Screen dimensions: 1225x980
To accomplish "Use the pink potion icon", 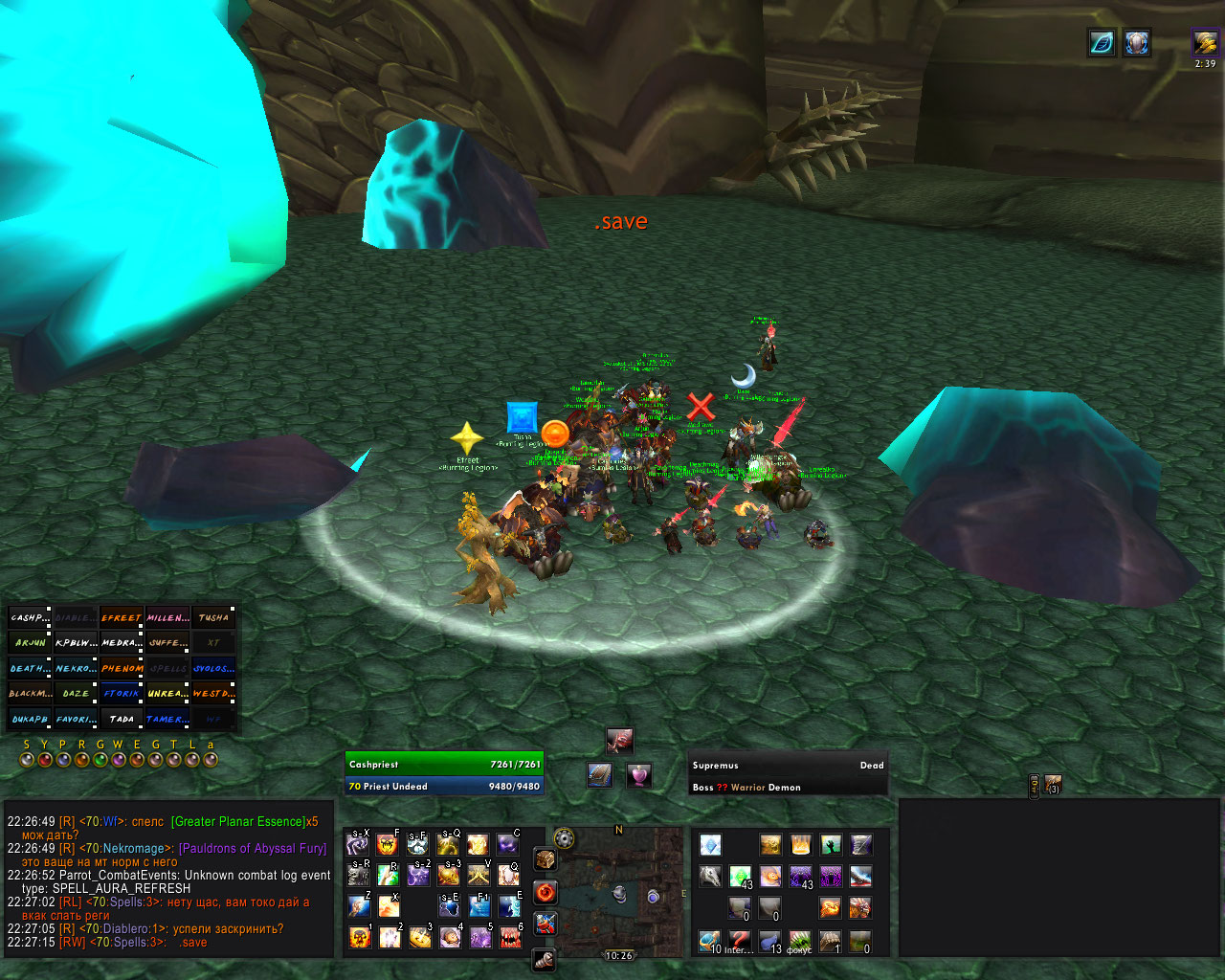I will pyautogui.click(x=638, y=774).
